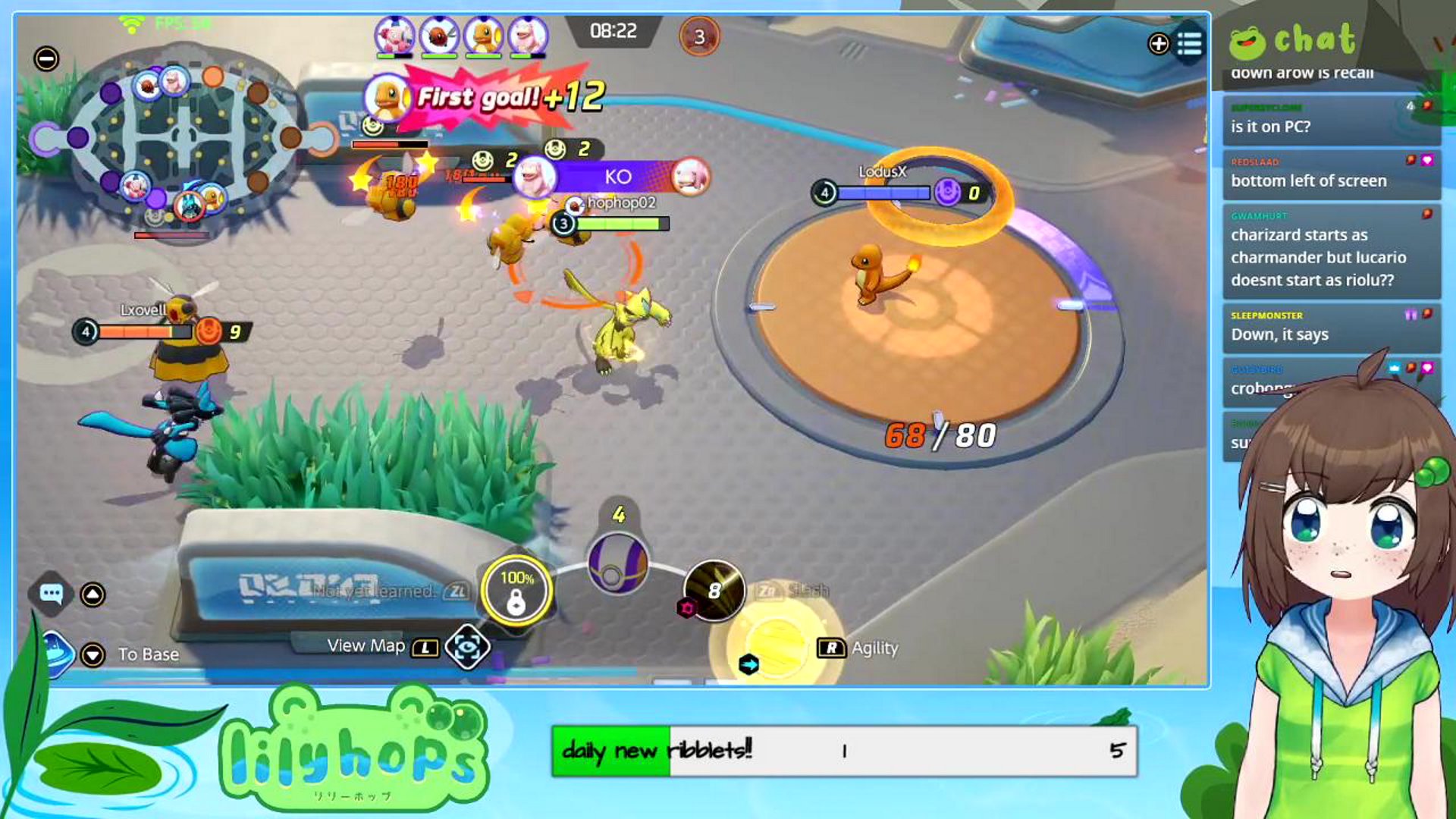The height and width of the screenshot is (819, 1456).
Task: Select Charmander's portrait in the team bar
Action: (x=485, y=33)
